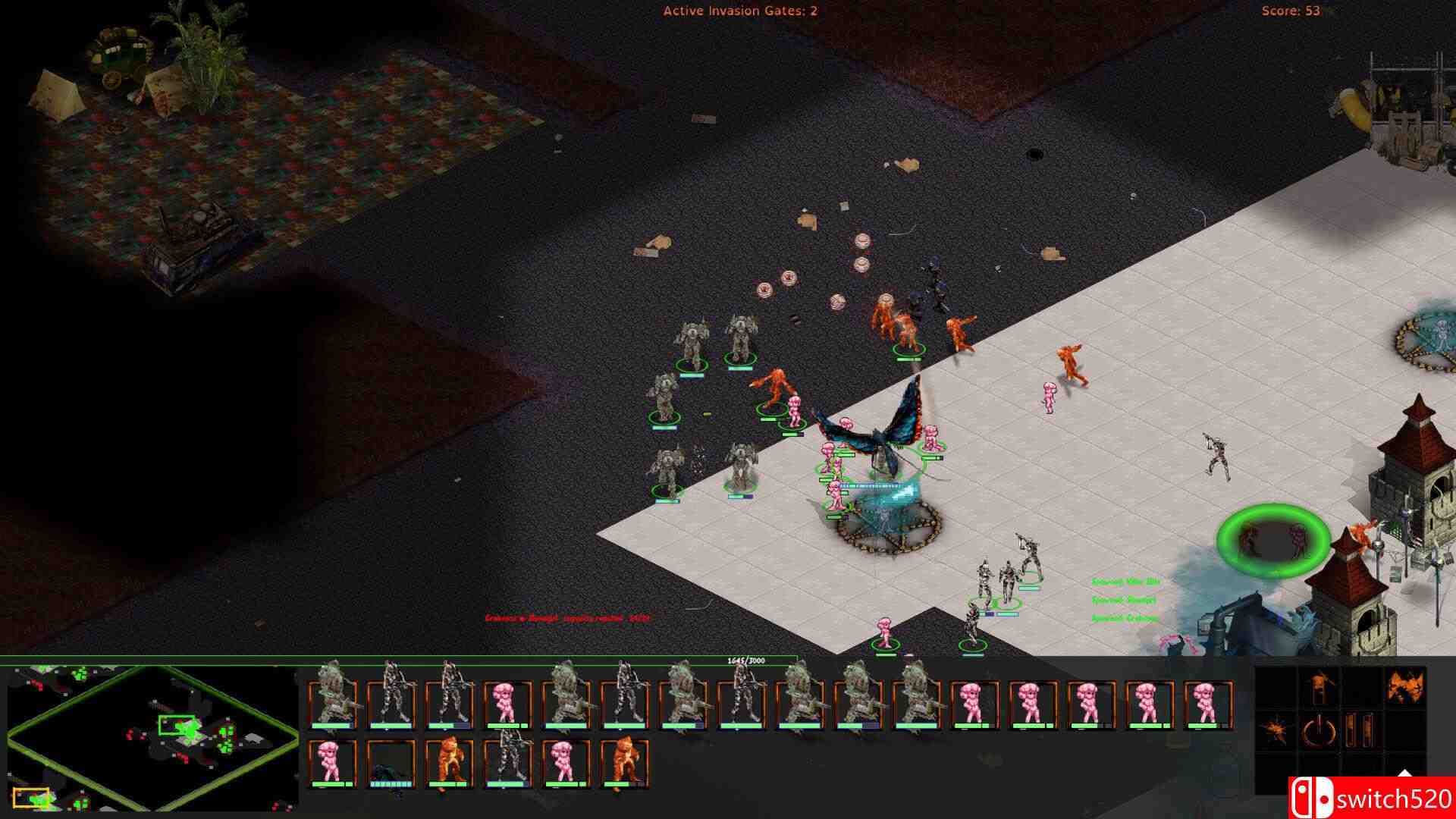This screenshot has width=1456, height=819.
Task: Toggle selection of the first pink girl portrait
Action: coord(505,701)
